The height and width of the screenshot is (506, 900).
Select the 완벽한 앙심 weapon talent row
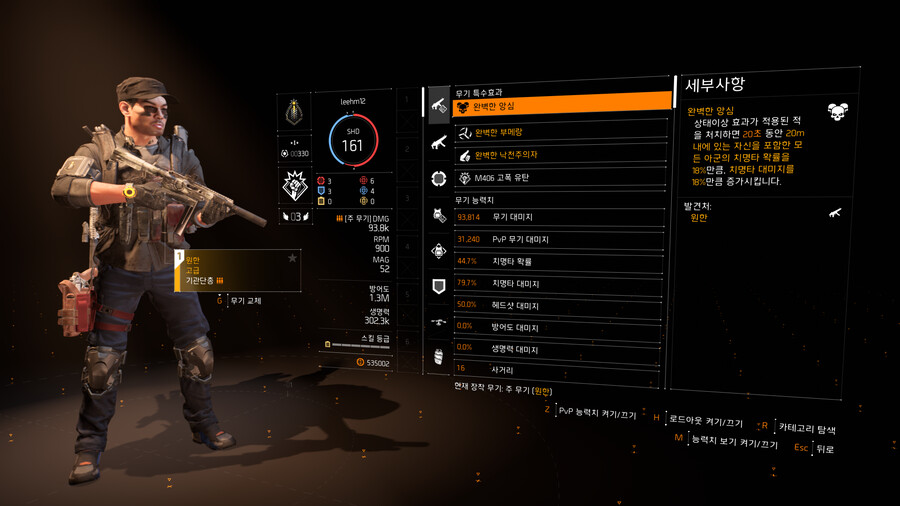[x=560, y=106]
